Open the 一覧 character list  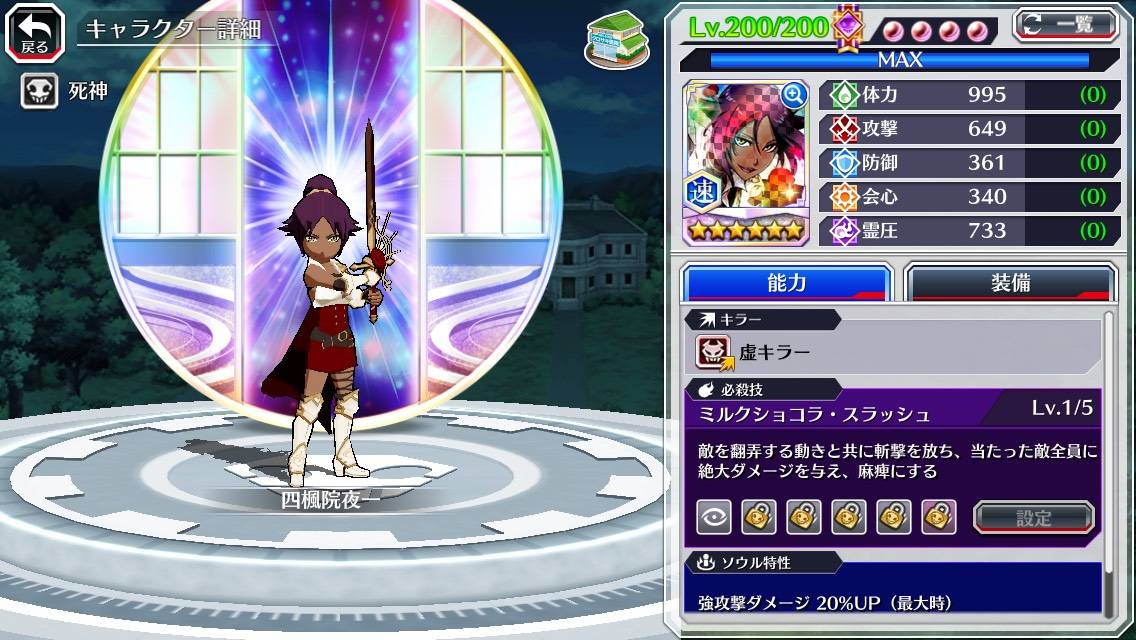(x=1065, y=24)
